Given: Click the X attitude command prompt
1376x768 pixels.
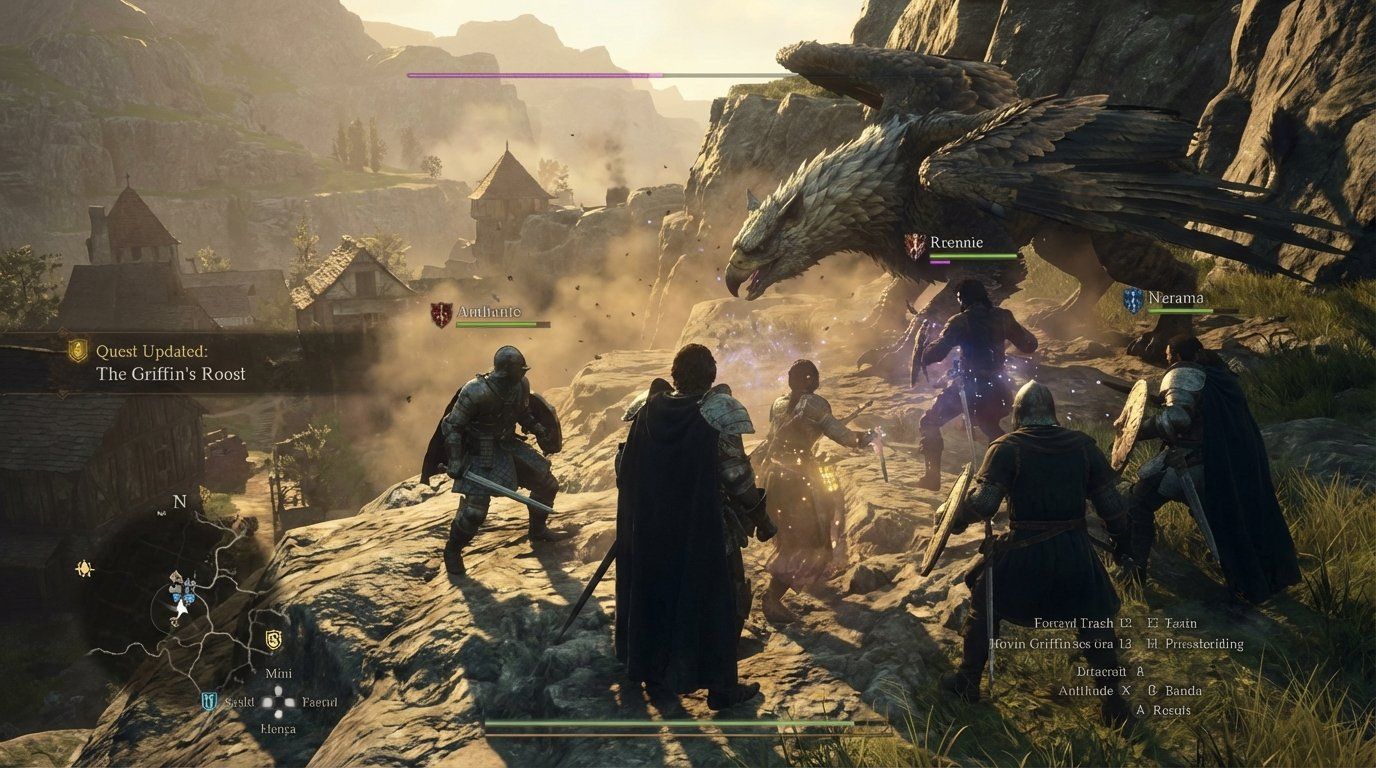Looking at the screenshot, I should [x=1126, y=690].
